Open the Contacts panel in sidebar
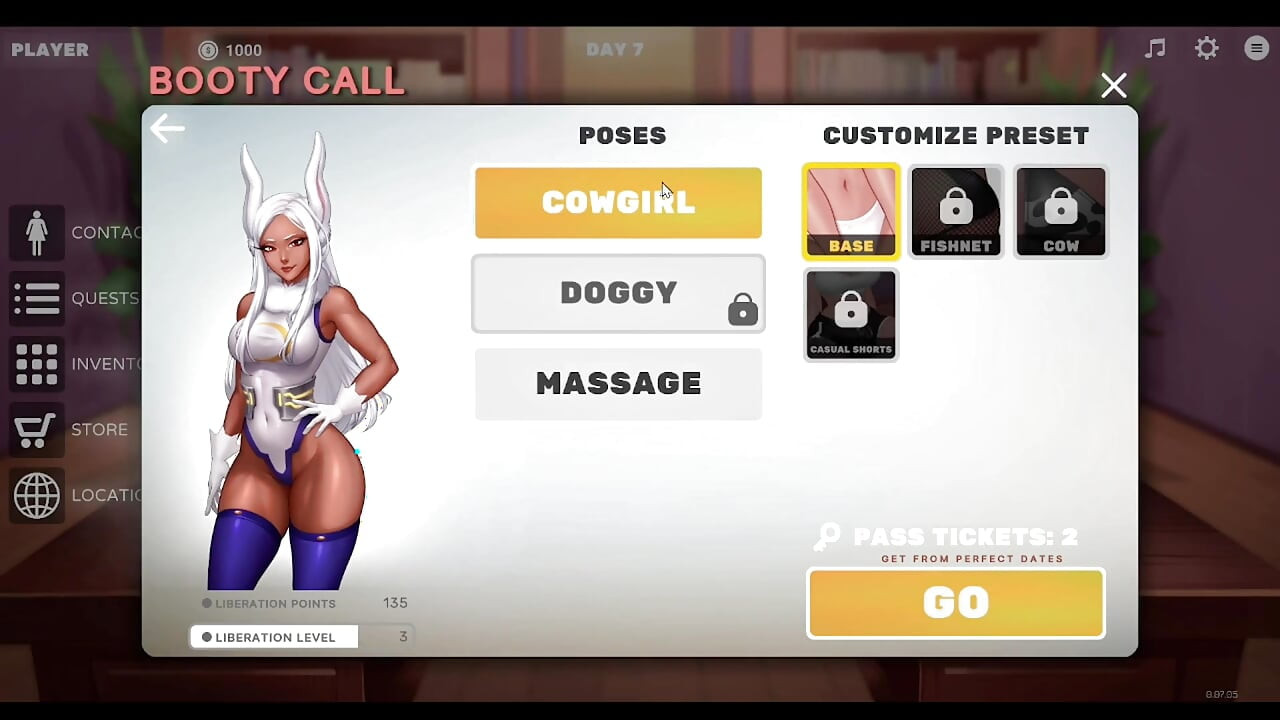This screenshot has height=720, width=1280. (x=37, y=232)
